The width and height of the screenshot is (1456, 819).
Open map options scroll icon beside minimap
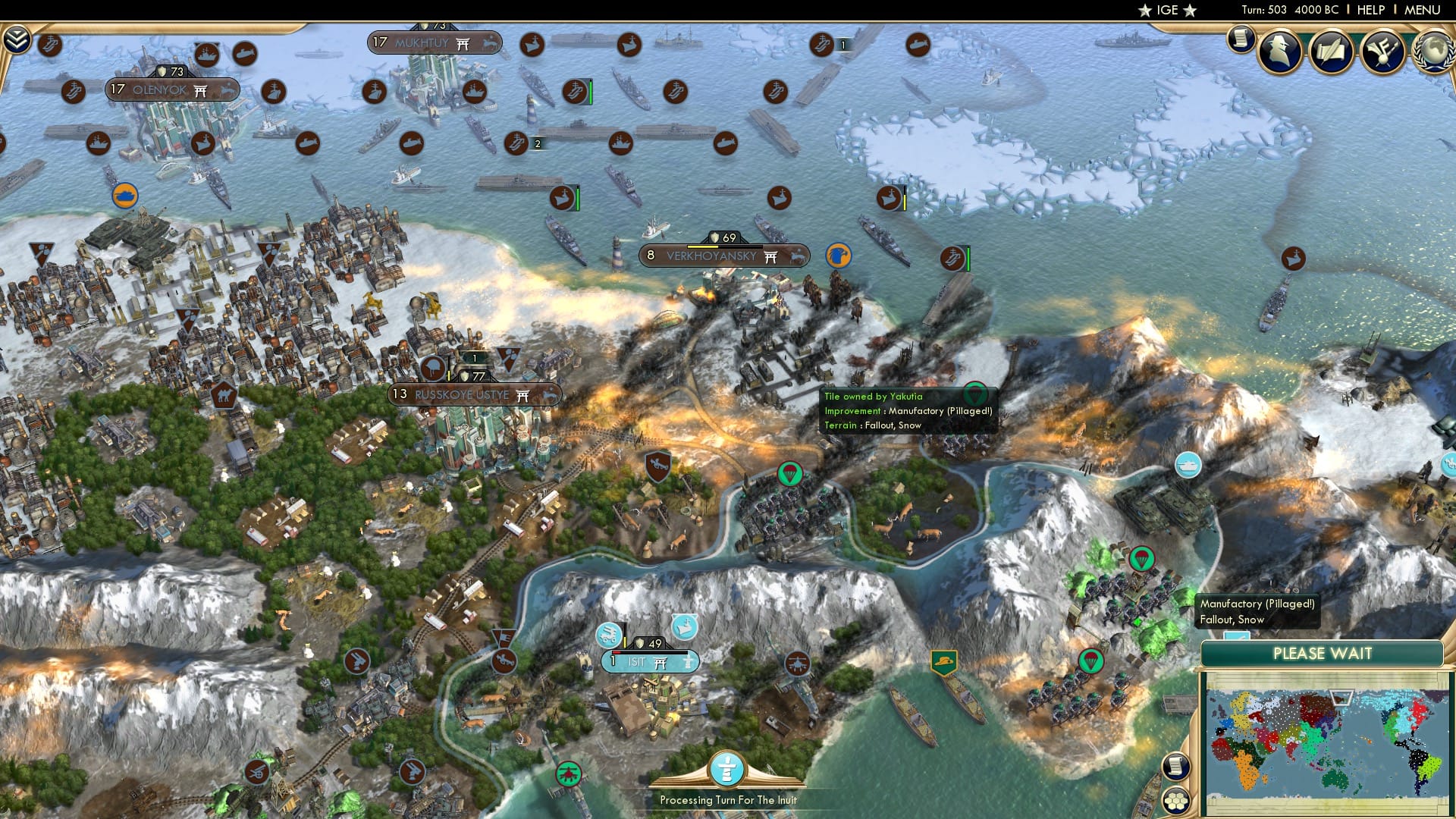pyautogui.click(x=1175, y=767)
